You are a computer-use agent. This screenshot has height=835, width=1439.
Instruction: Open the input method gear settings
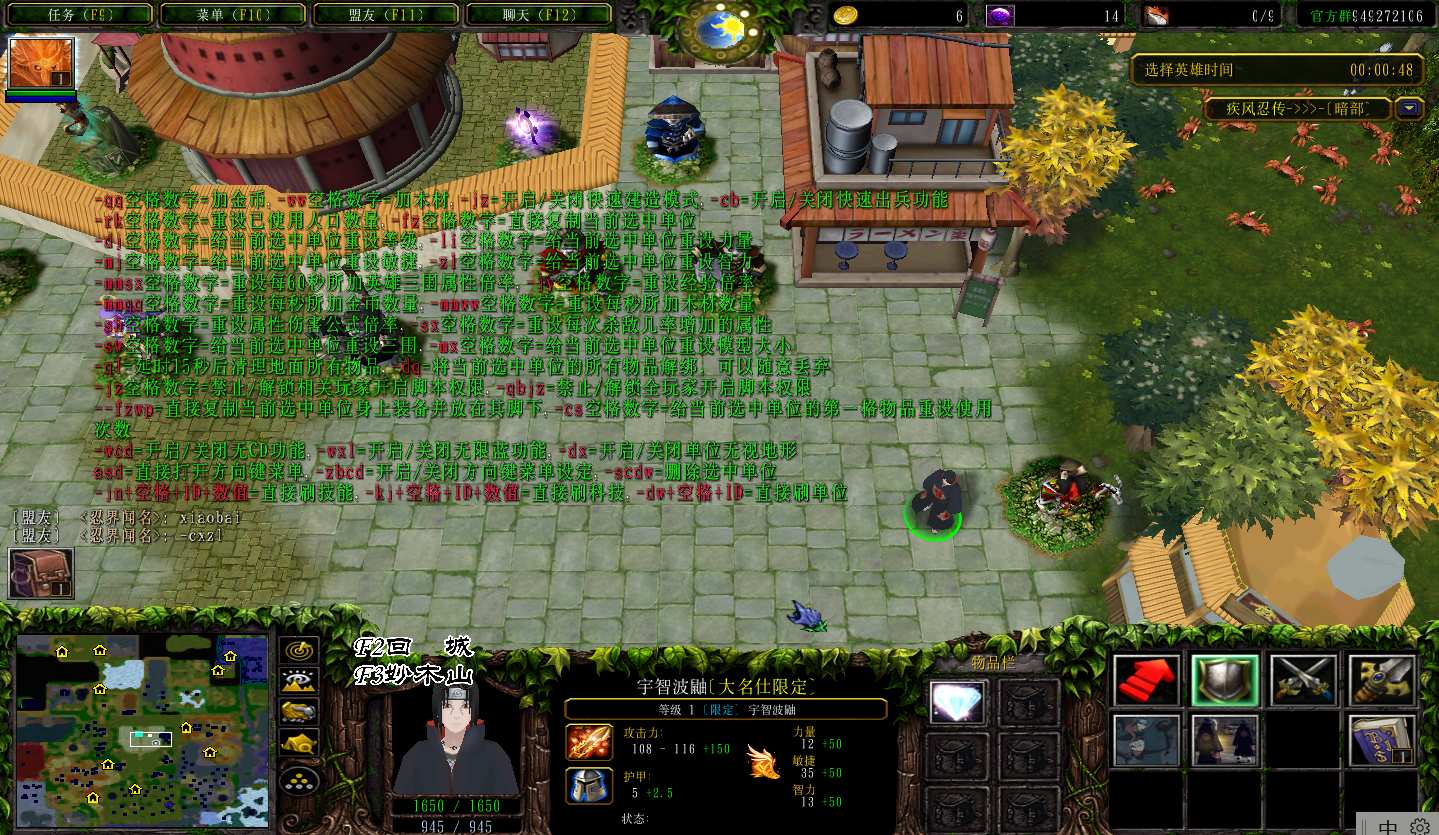click(x=1419, y=826)
